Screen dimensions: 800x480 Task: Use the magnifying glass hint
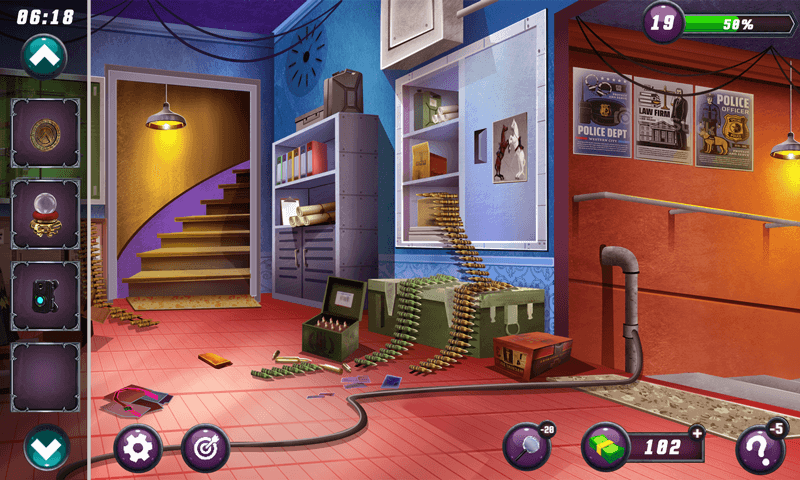pos(526,447)
